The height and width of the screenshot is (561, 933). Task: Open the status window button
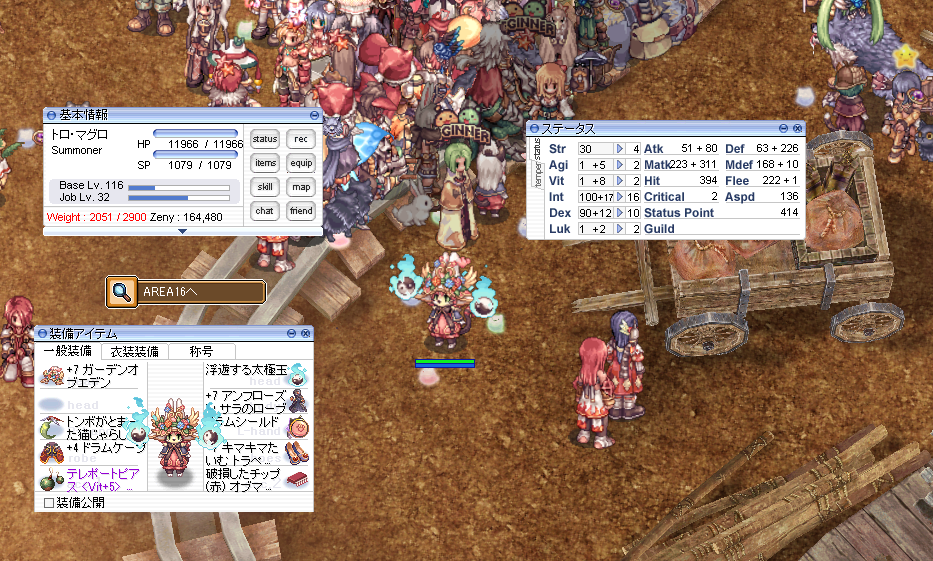(x=265, y=139)
